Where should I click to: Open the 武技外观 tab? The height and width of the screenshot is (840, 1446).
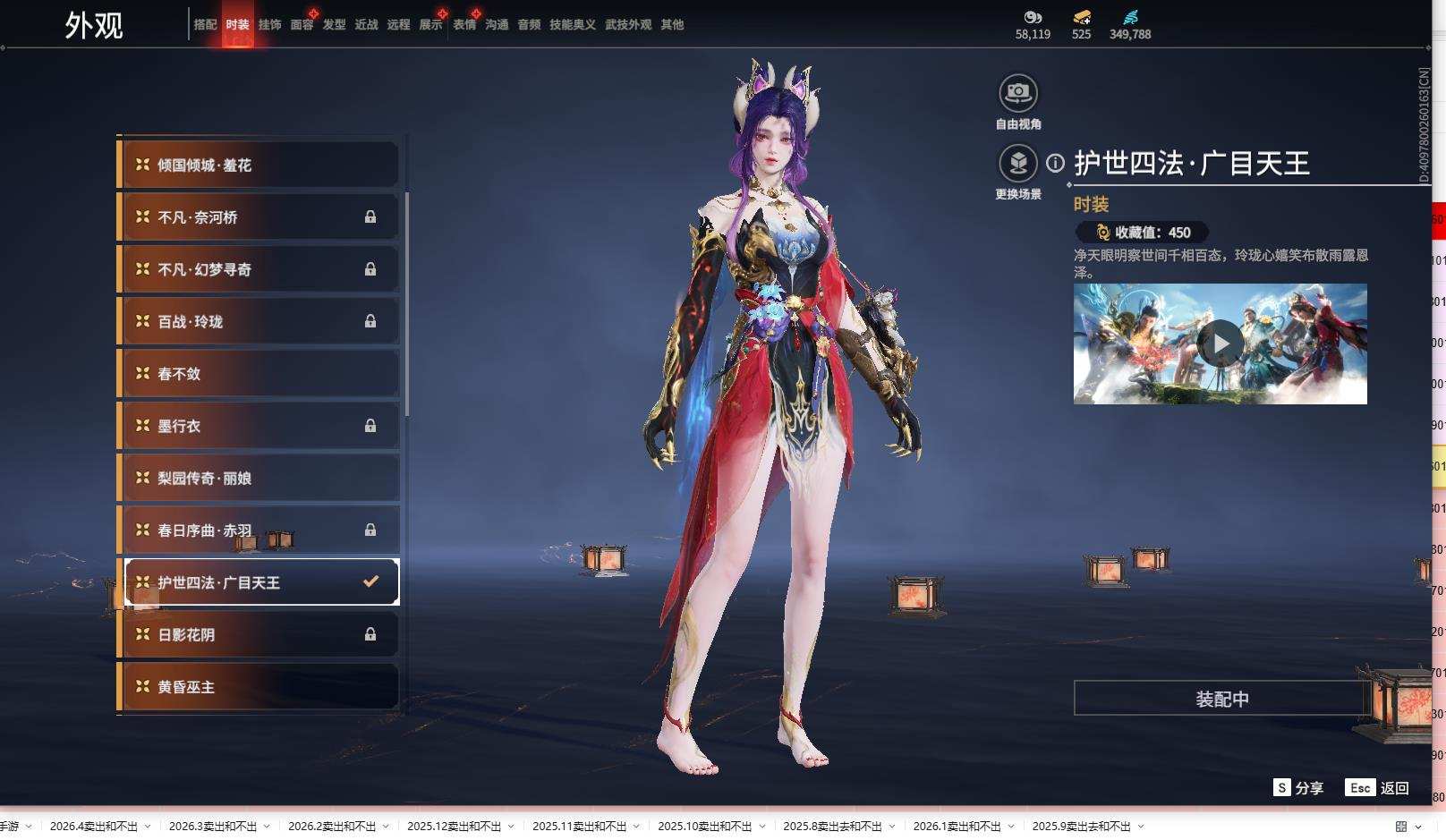(628, 25)
